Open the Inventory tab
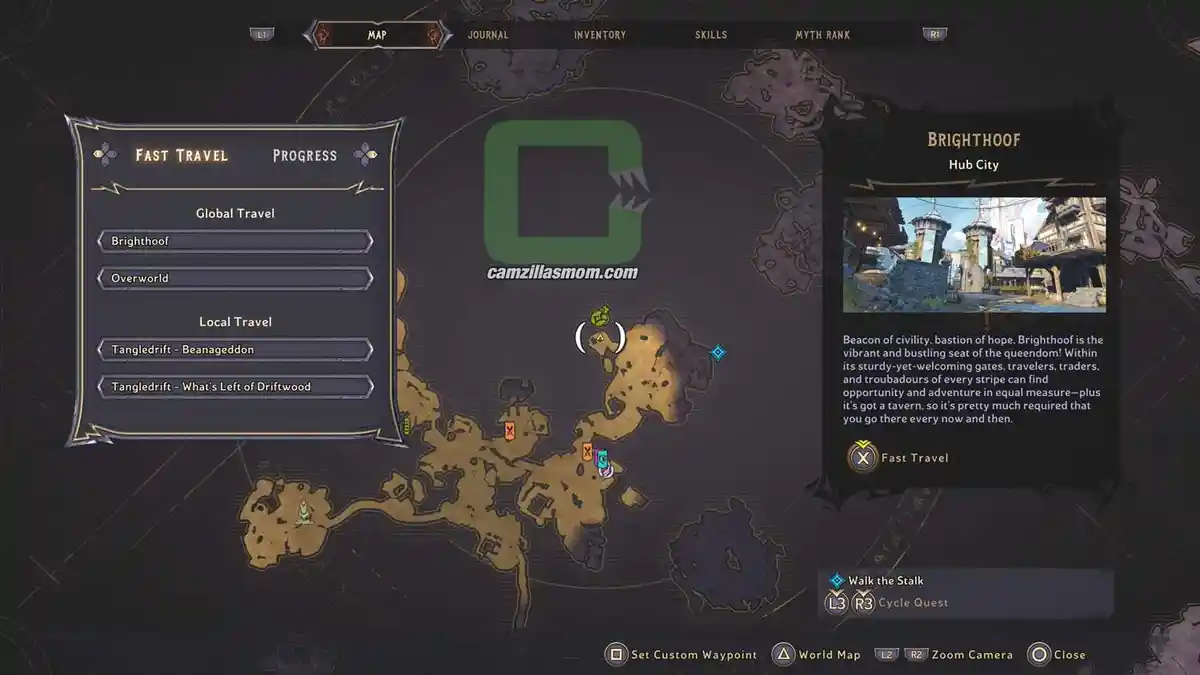The image size is (1200, 675). click(x=600, y=35)
